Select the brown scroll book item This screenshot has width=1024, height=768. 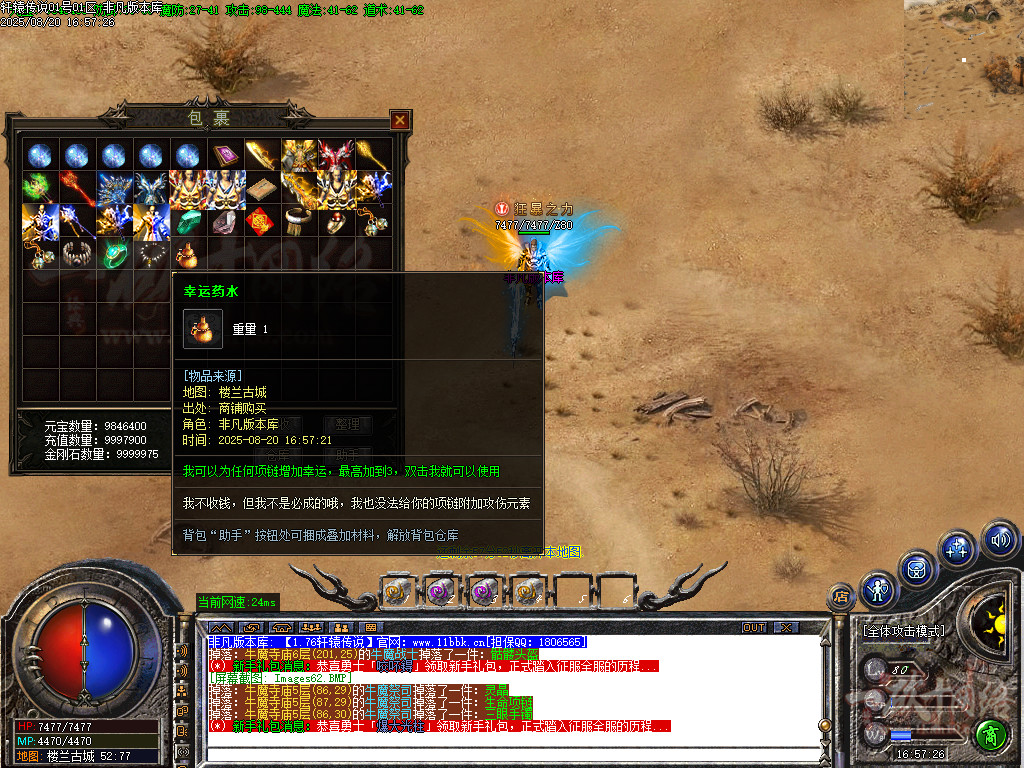pos(258,188)
